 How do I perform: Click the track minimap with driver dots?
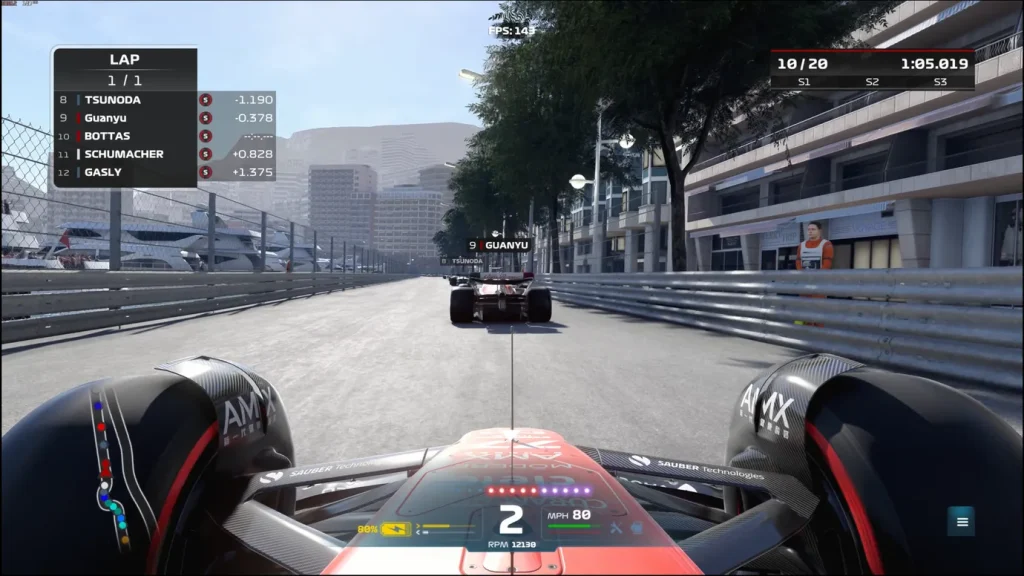(110, 472)
